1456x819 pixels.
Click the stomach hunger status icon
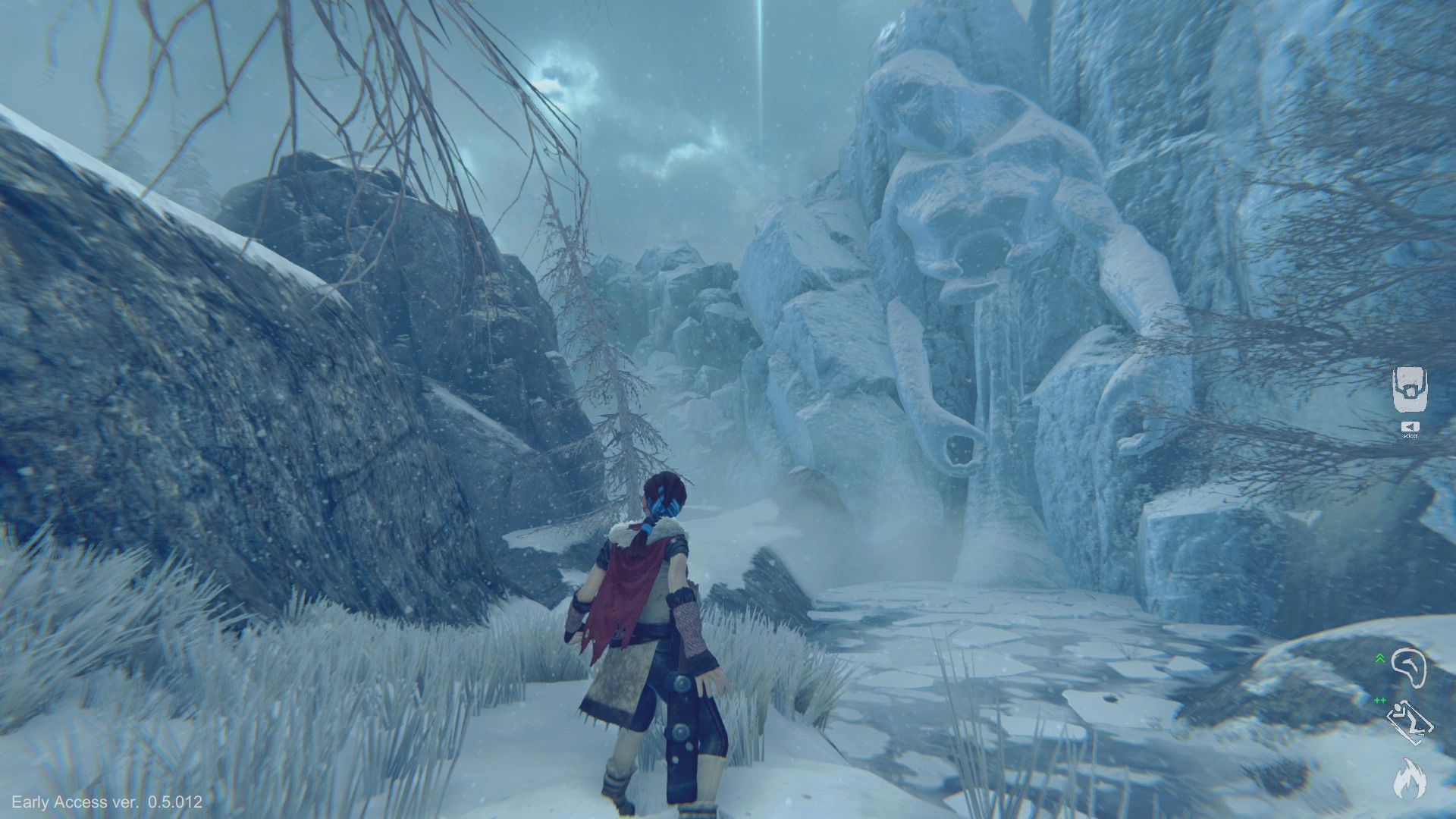1409,667
